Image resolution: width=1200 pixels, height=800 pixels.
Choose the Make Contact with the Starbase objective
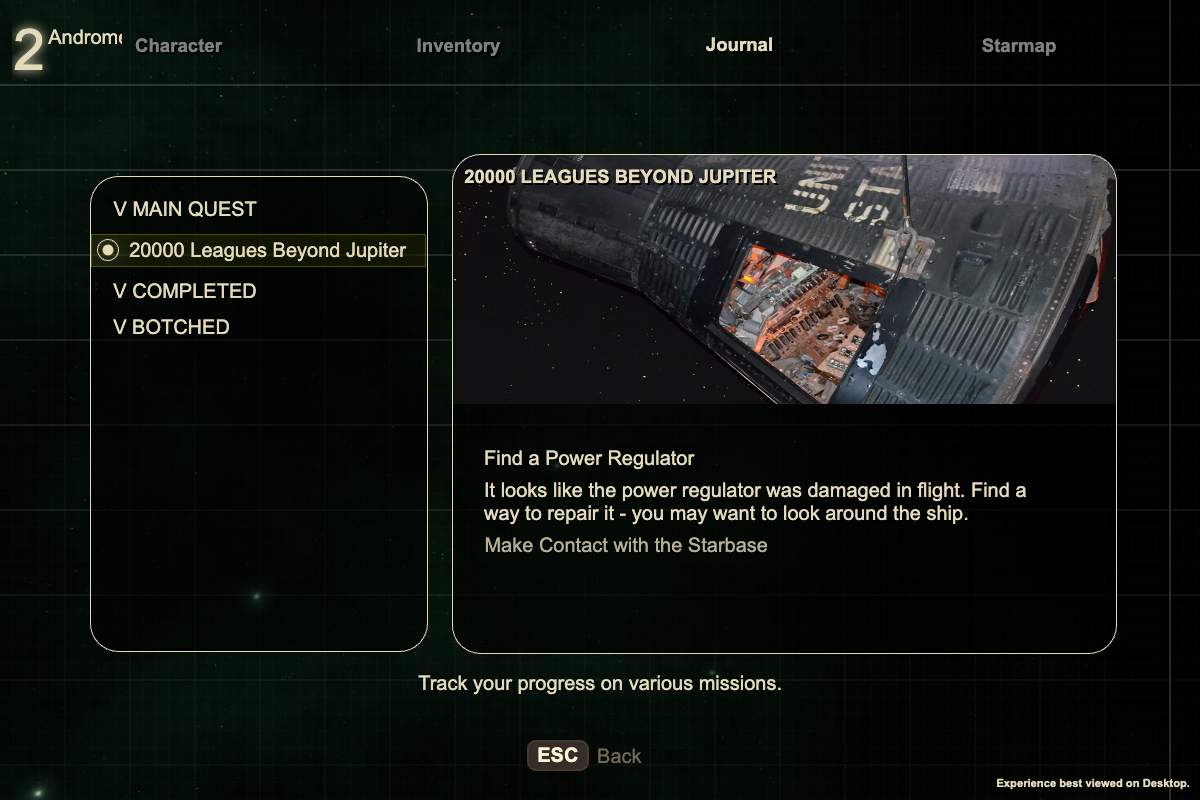626,545
